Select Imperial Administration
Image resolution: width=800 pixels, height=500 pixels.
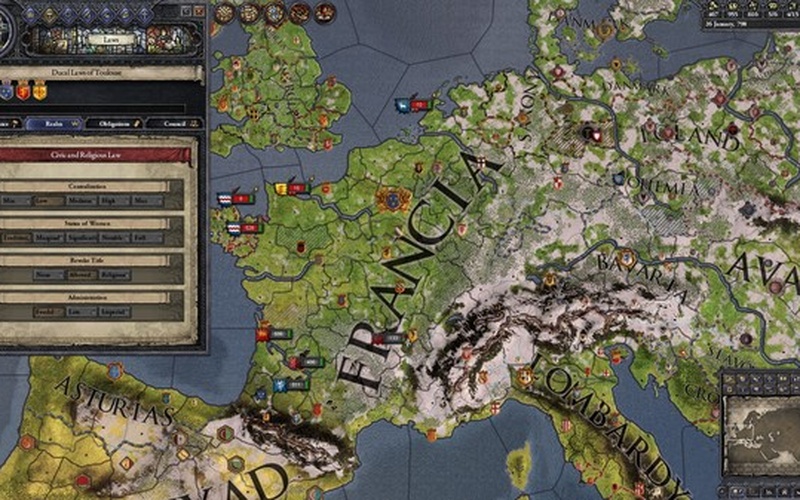coord(114,311)
